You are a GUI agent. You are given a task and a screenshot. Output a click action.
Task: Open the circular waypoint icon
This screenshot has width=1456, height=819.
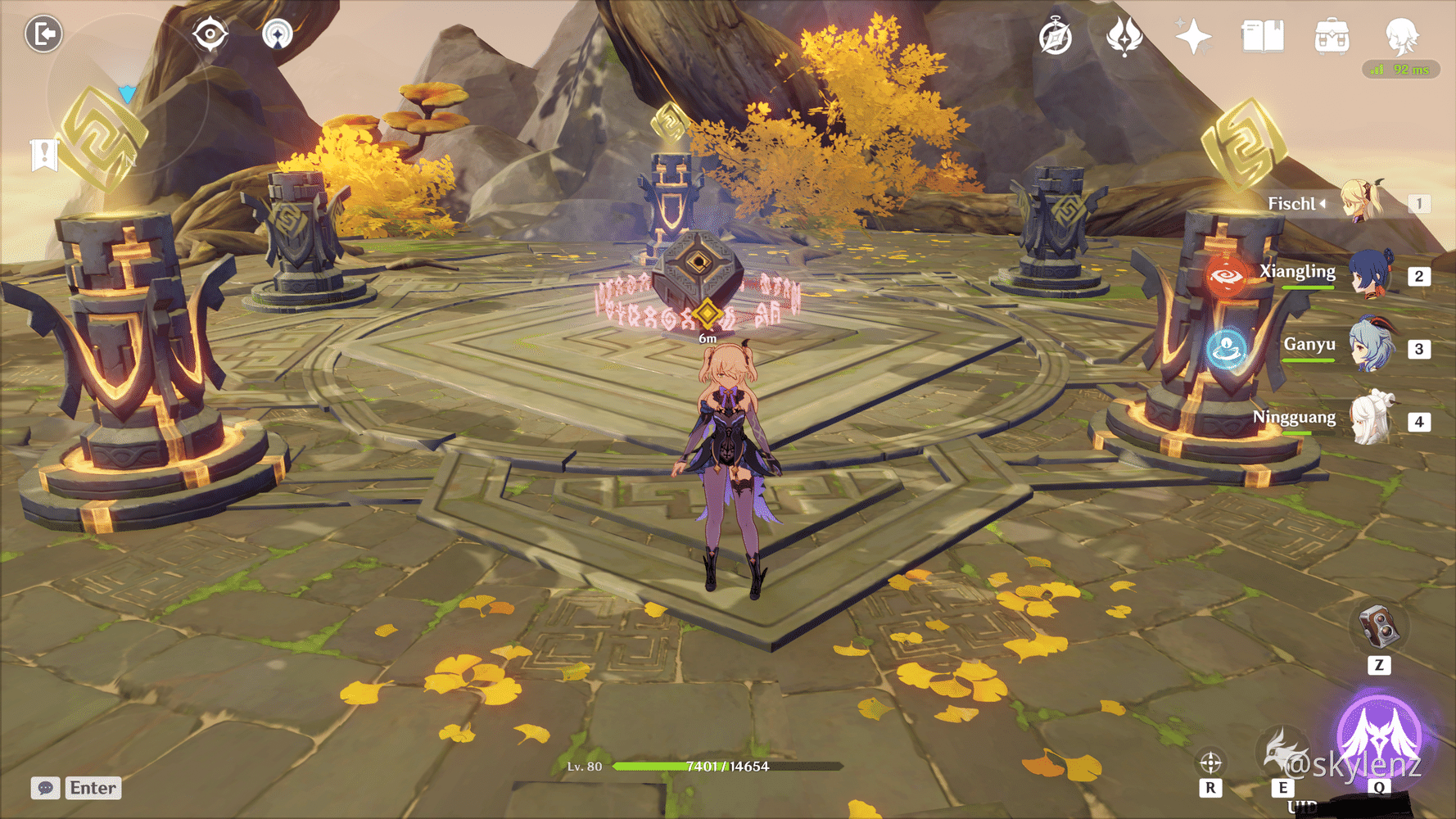[278, 34]
